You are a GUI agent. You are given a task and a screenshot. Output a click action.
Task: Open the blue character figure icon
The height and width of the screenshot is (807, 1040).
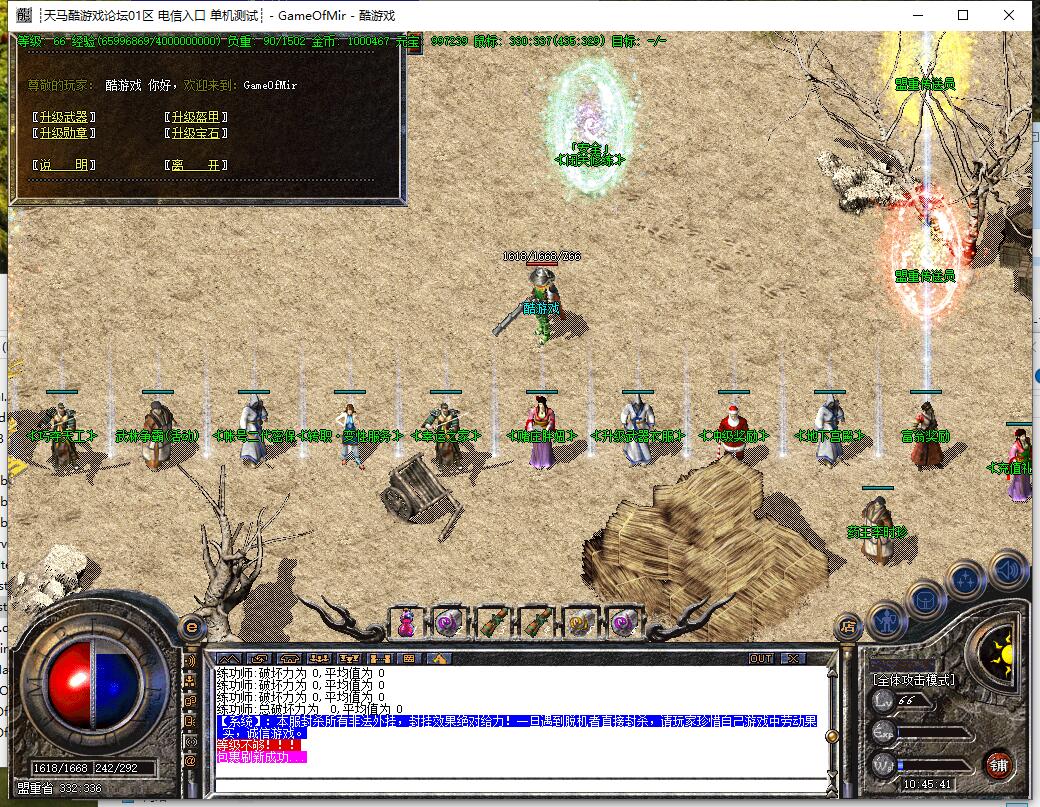(886, 620)
